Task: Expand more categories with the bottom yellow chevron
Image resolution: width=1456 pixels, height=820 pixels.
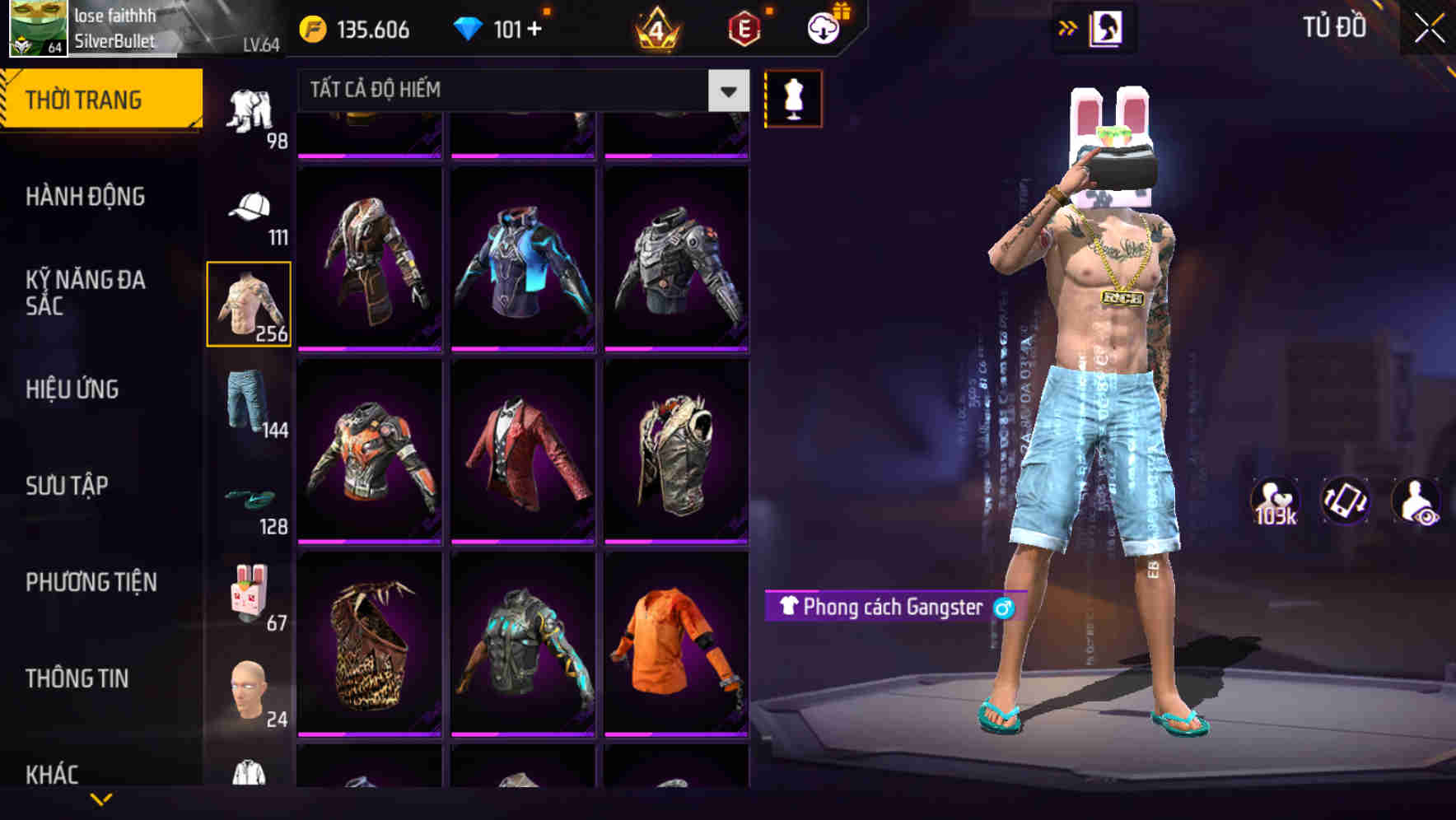Action: (100, 801)
